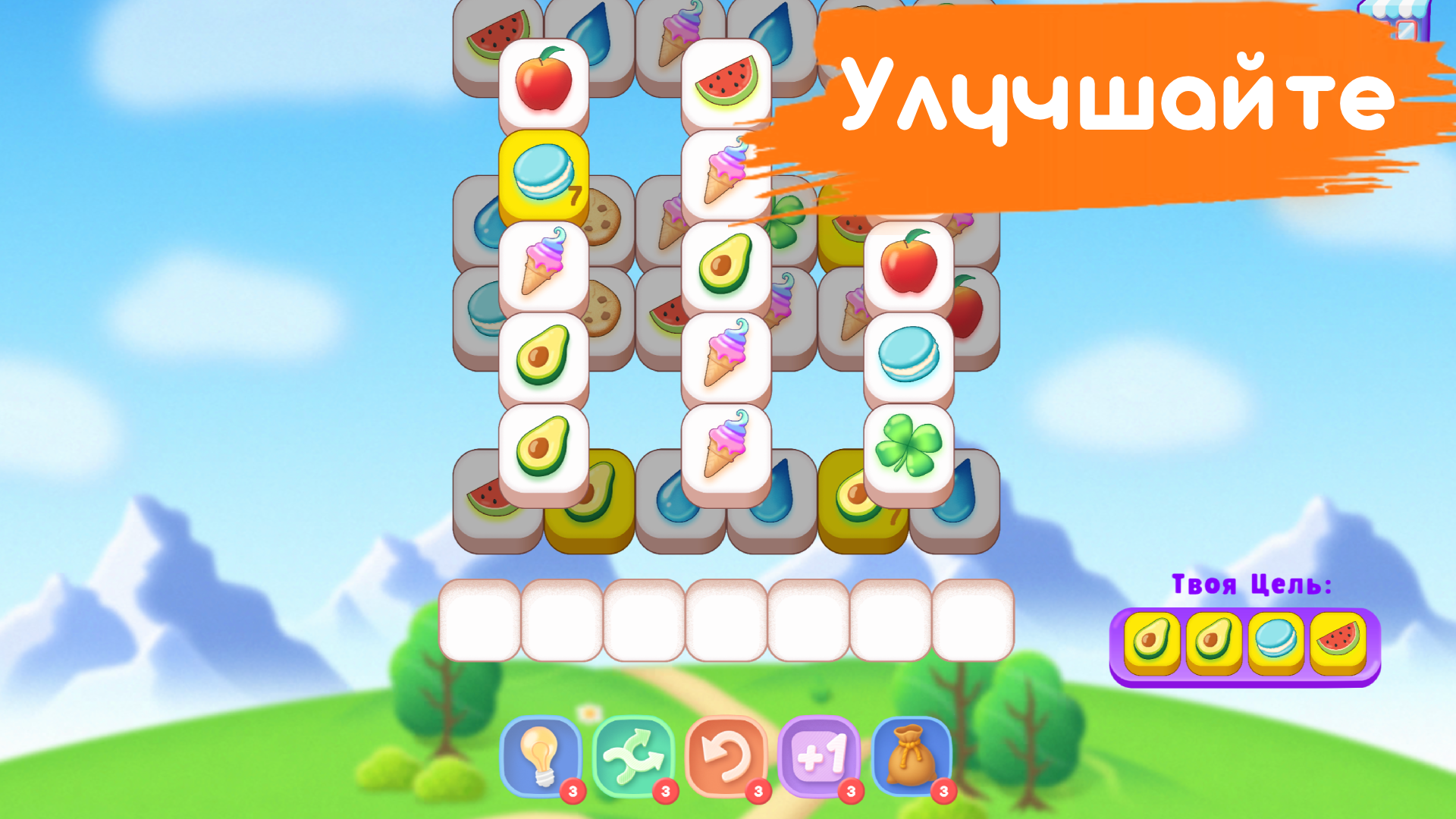Screen dimensions: 1456x819
Task: Select an avocado tile in the left column
Action: point(544,353)
